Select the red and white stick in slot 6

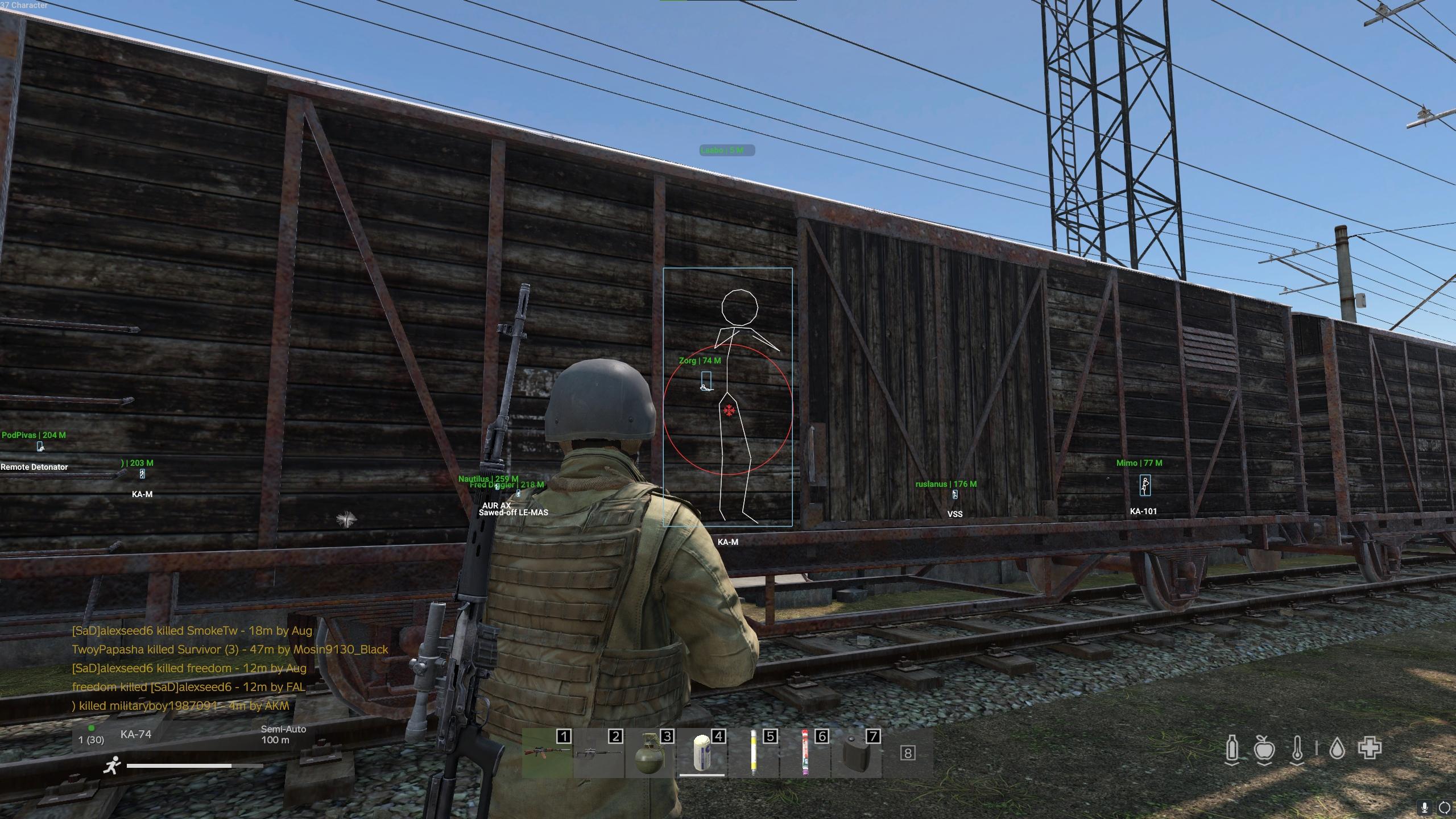(805, 753)
